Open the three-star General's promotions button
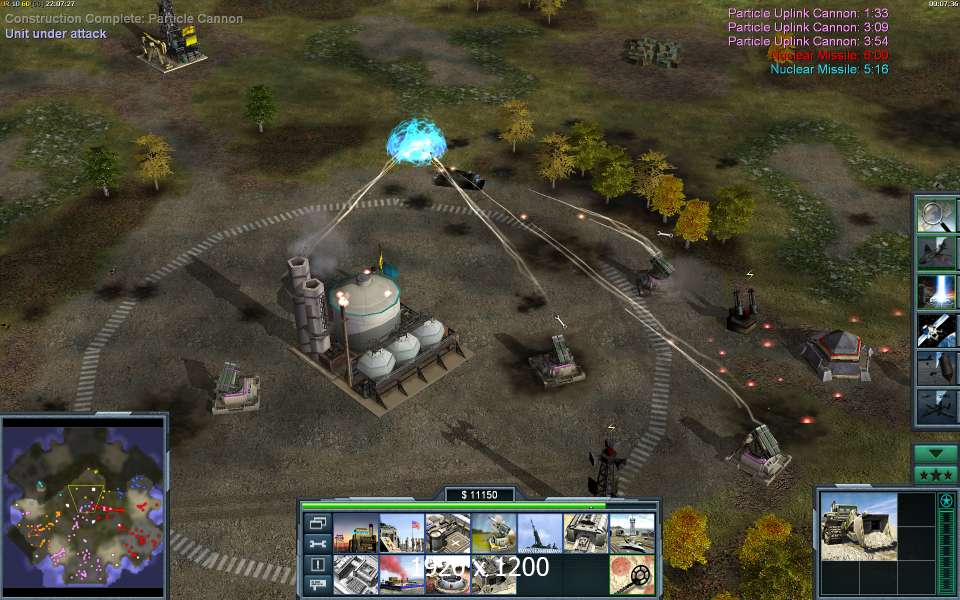Viewport: 960px width, 600px height. point(936,473)
